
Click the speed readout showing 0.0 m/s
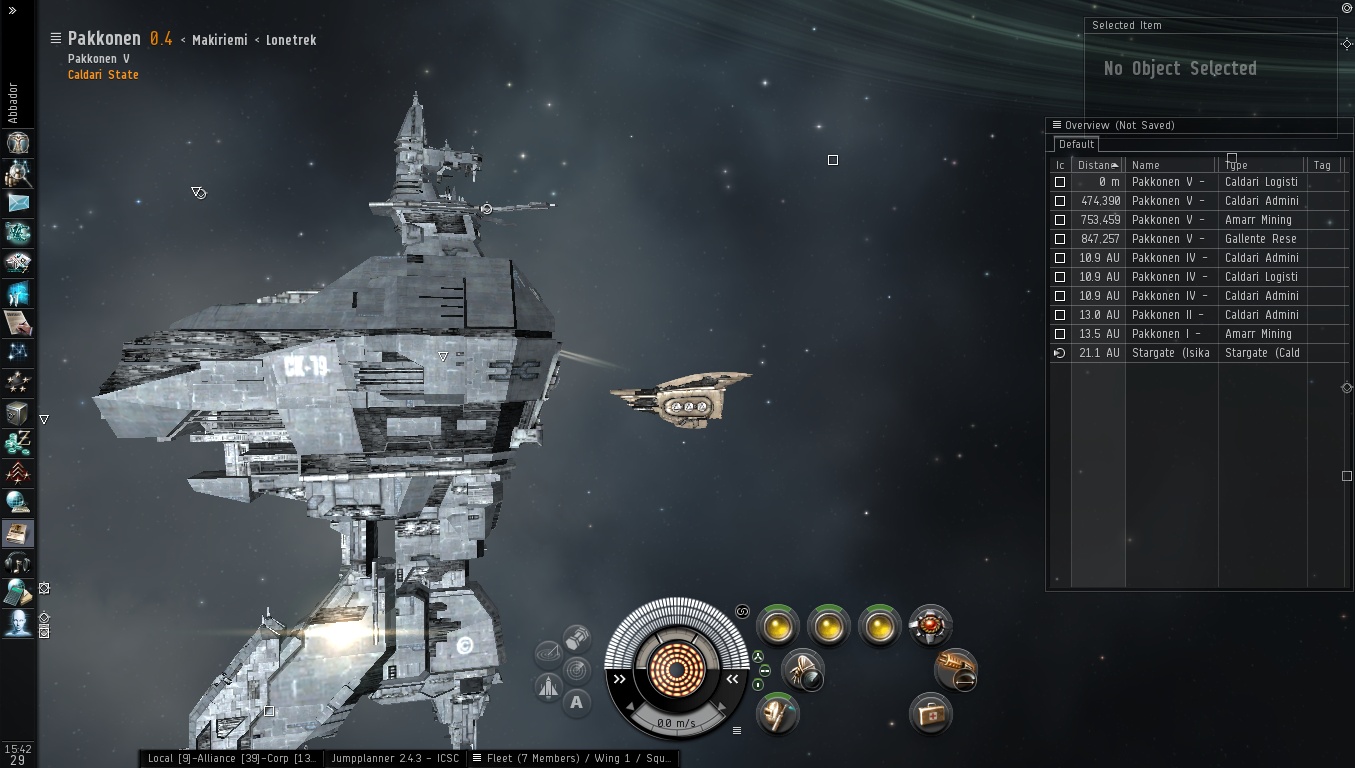[x=677, y=723]
